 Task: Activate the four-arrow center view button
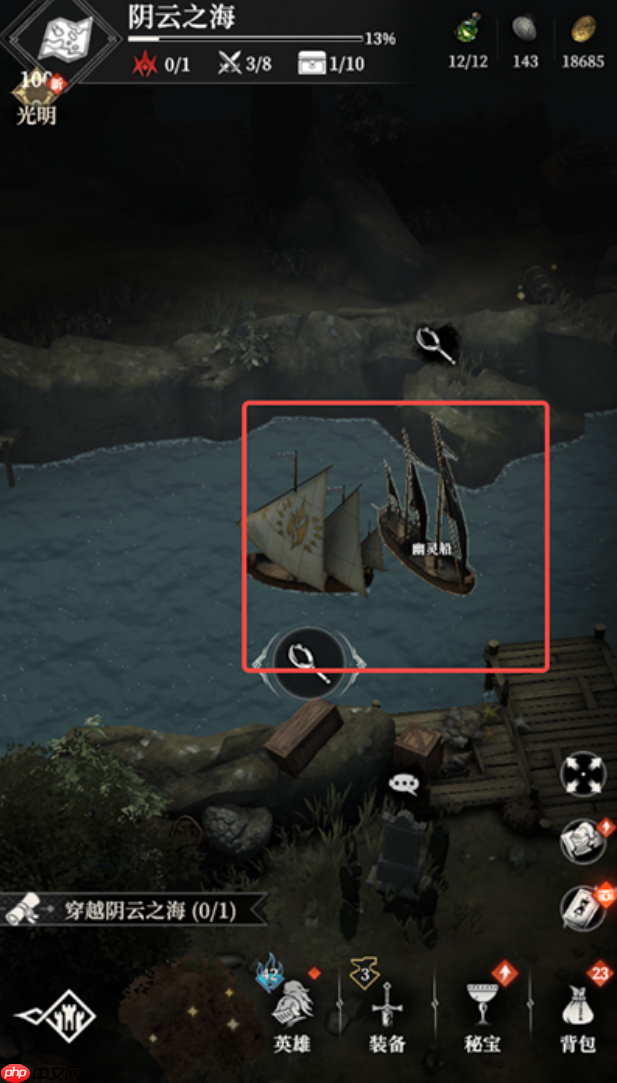582,774
